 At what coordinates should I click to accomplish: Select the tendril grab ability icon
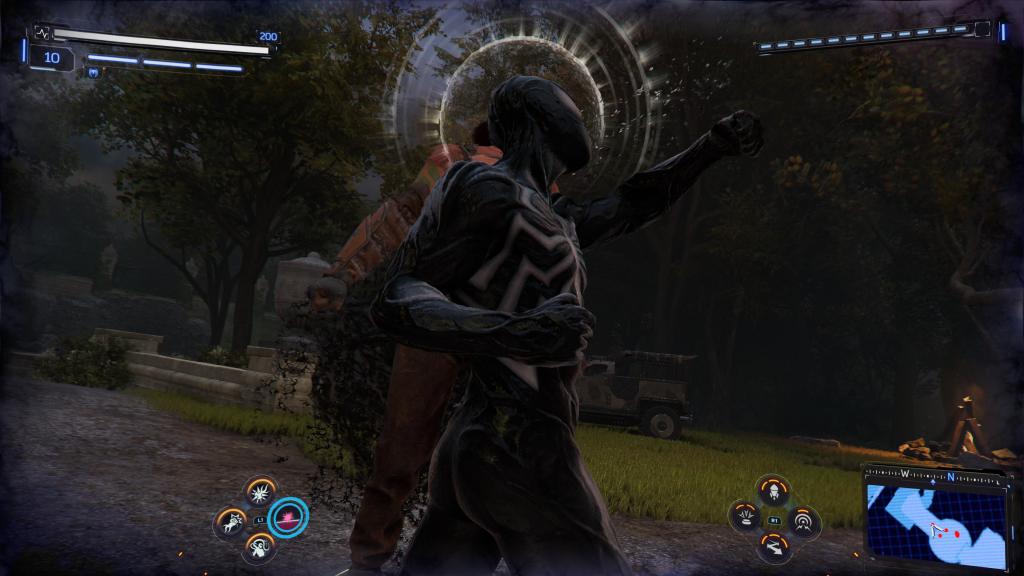click(x=260, y=547)
